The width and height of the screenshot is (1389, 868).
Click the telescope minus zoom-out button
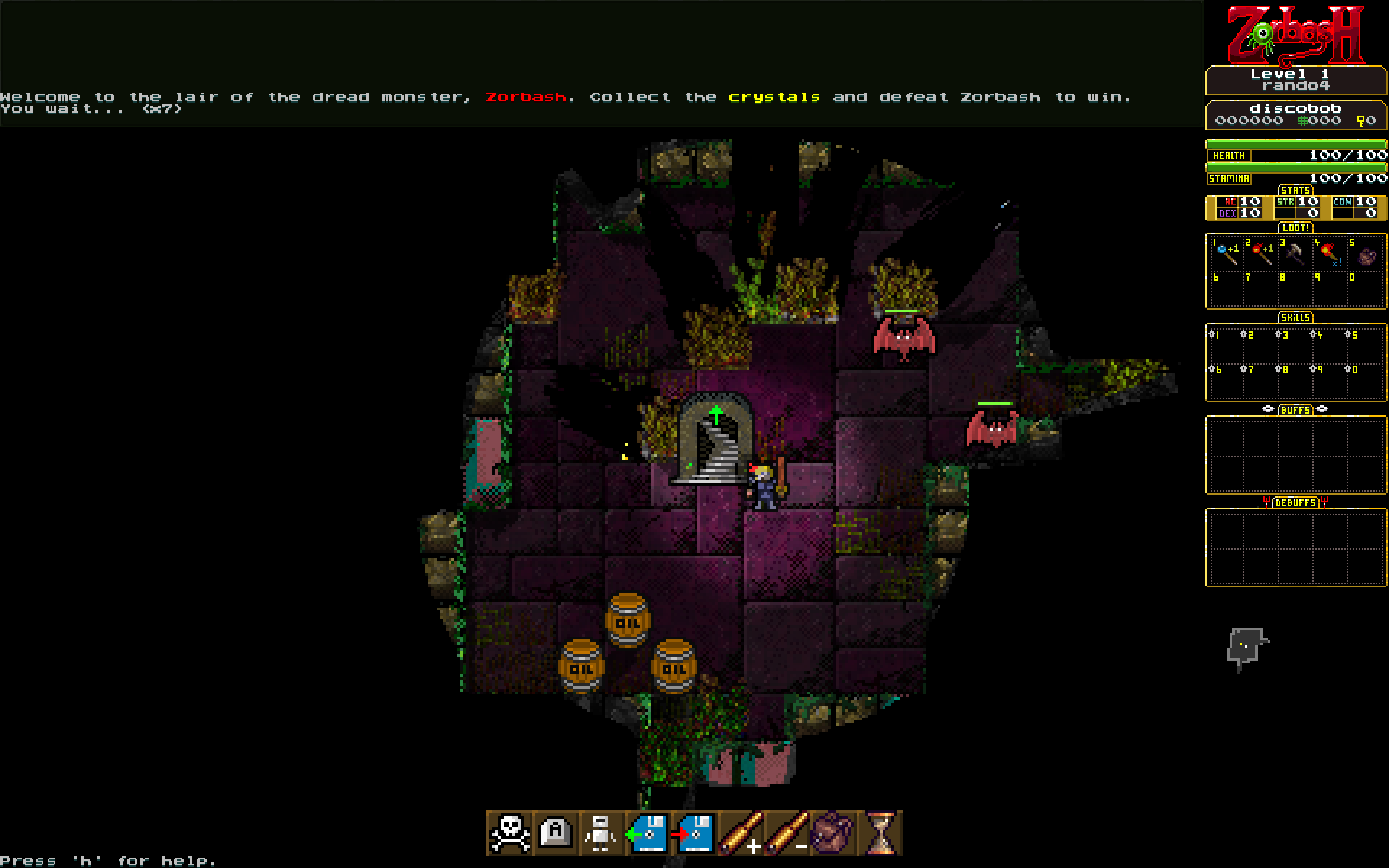[x=787, y=833]
